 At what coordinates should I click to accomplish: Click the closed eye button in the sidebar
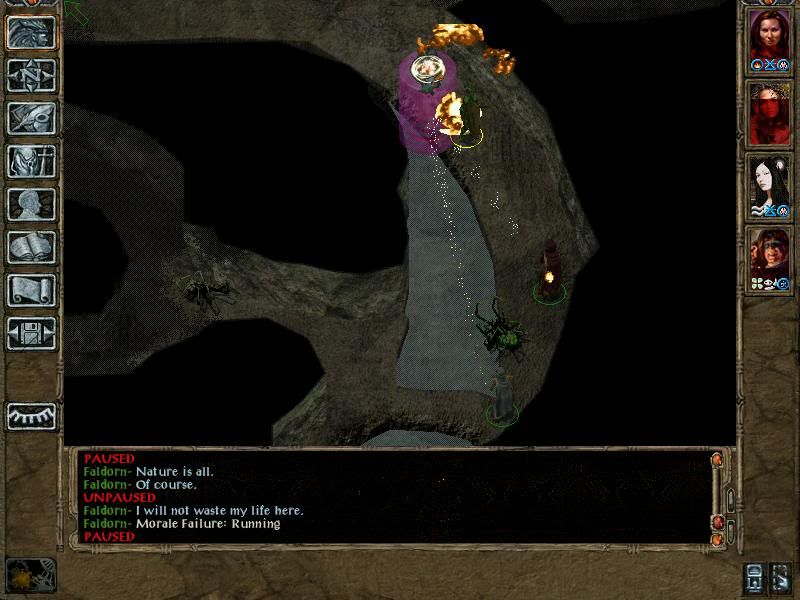[x=32, y=415]
